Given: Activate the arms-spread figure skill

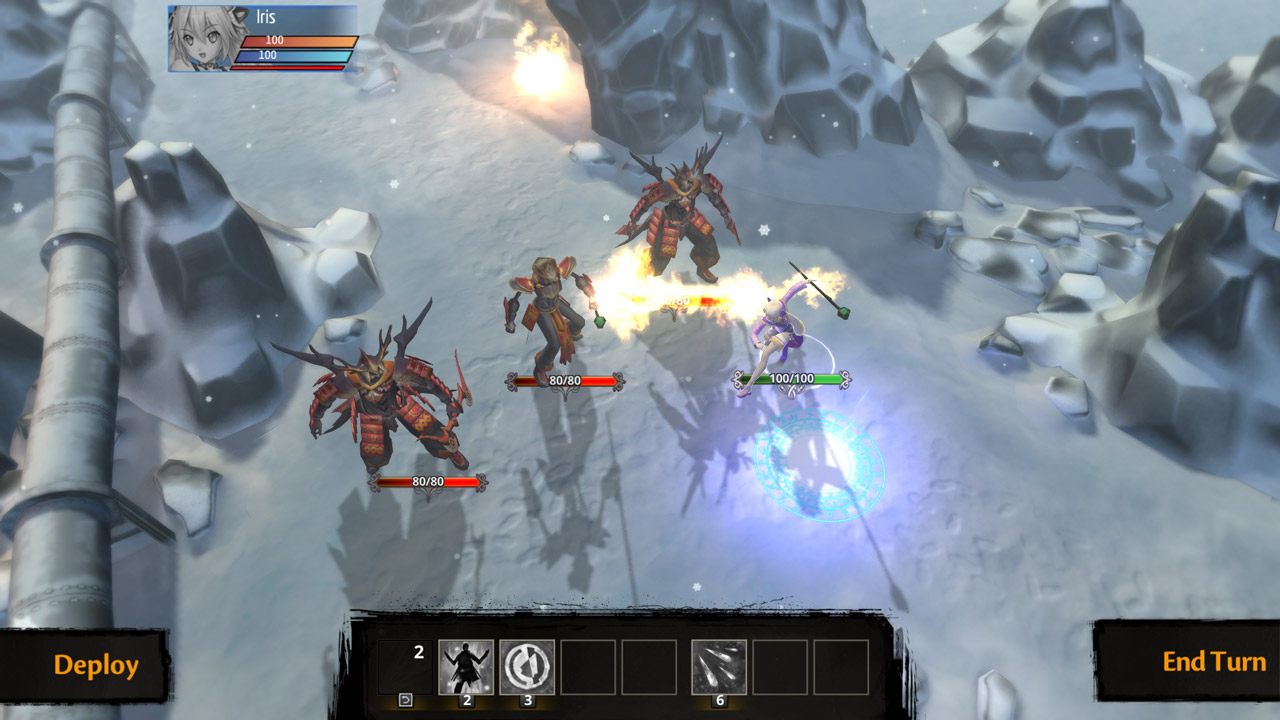Looking at the screenshot, I should tap(466, 667).
